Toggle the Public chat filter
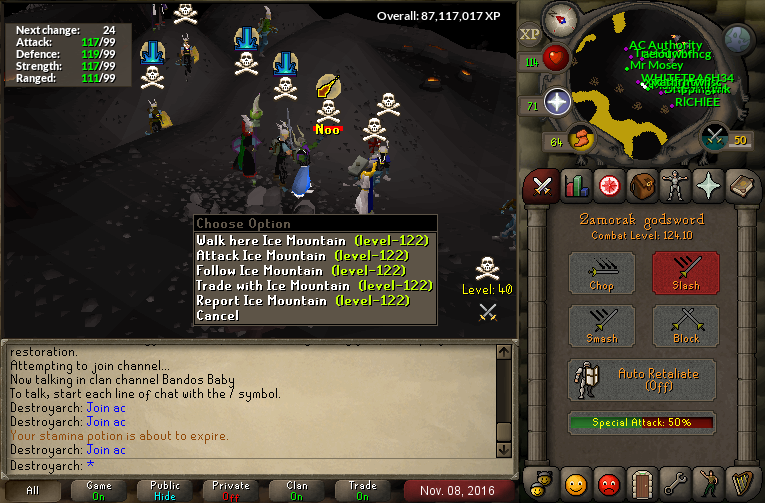The width and height of the screenshot is (765, 504). 166,490
